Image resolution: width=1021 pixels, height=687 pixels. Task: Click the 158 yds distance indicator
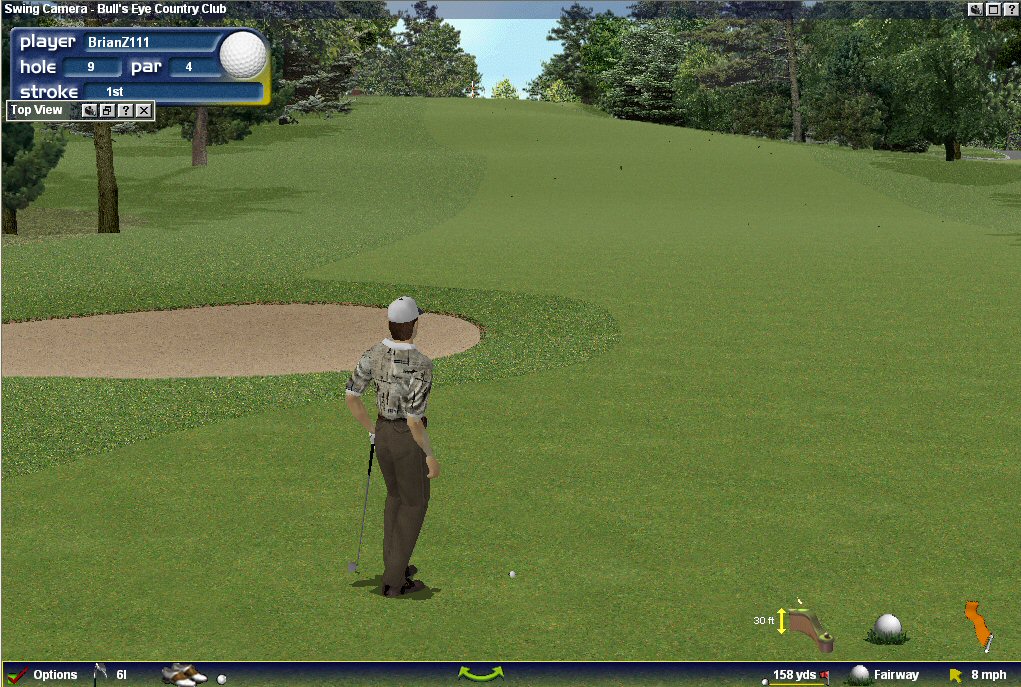point(796,675)
